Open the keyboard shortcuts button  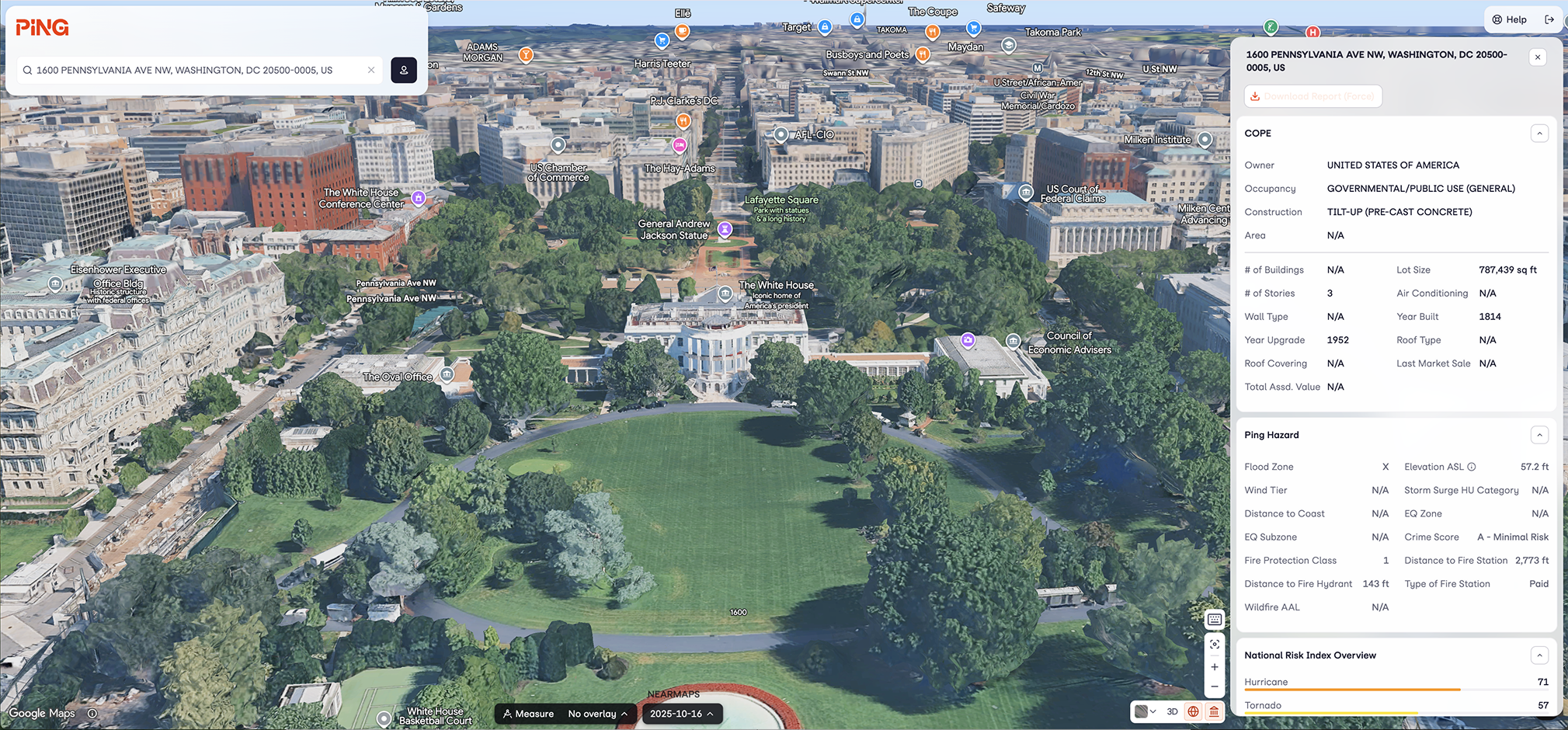(x=1215, y=620)
